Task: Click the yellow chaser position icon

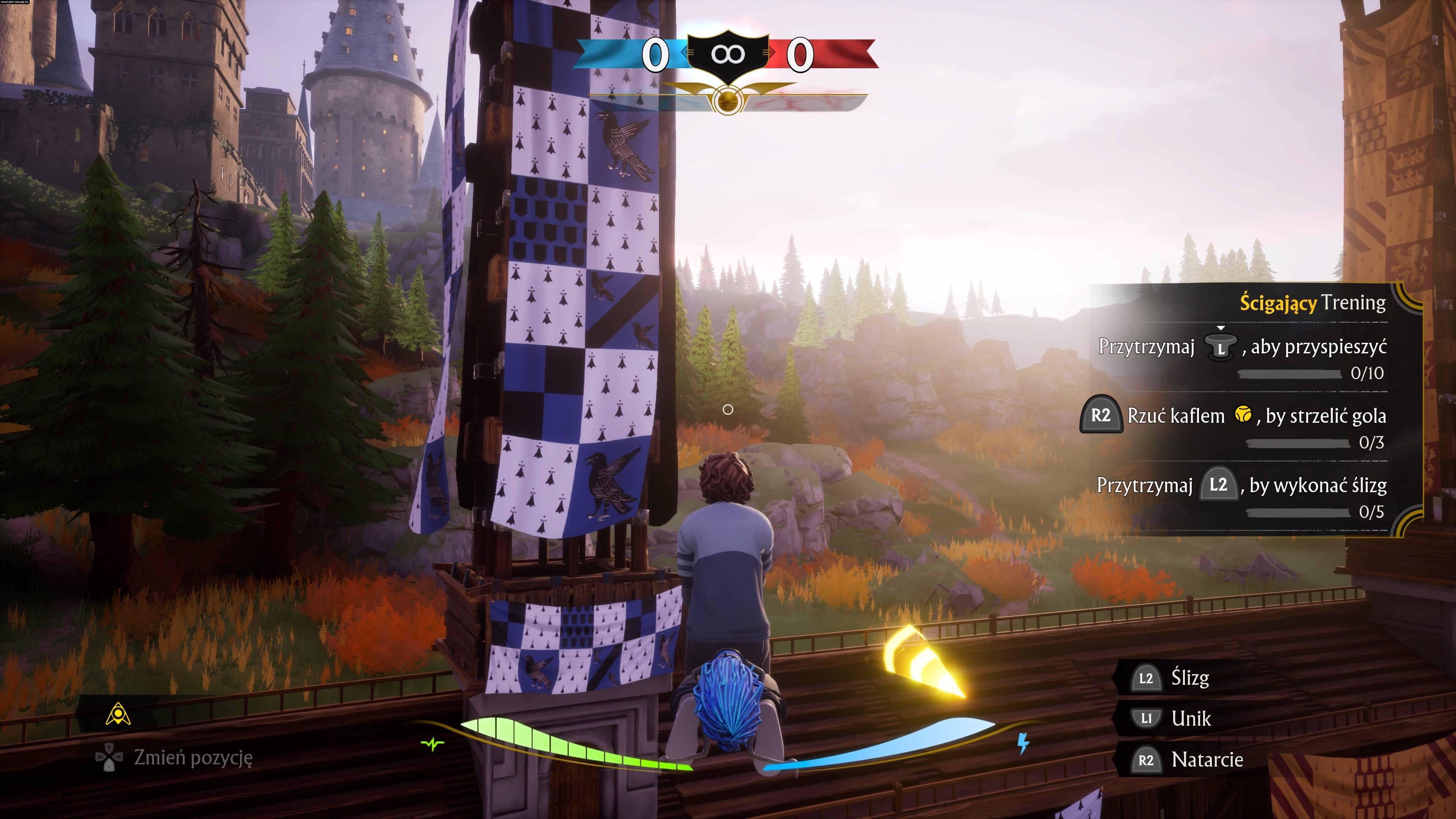Action: 118,714
